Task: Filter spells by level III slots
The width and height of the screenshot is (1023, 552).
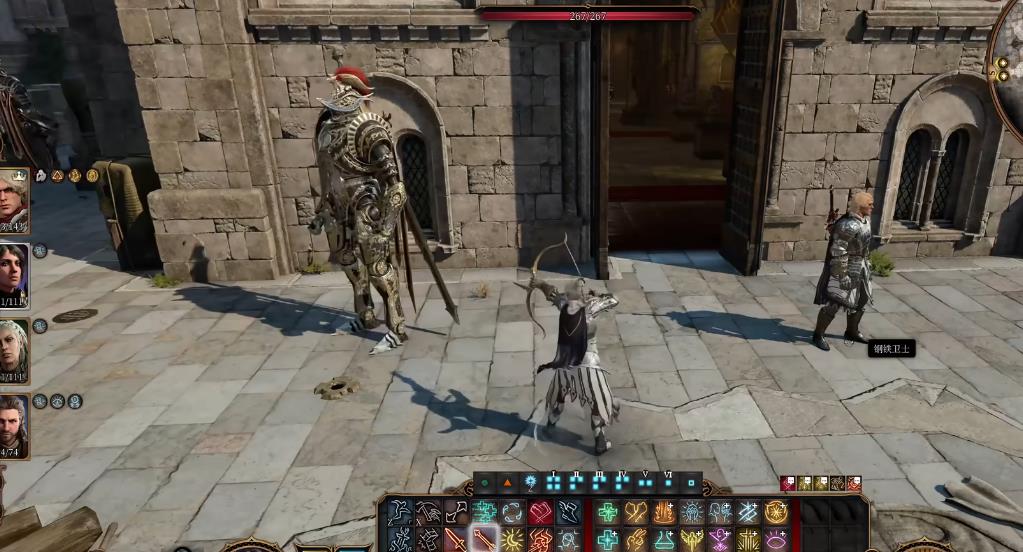Action: 599,482
